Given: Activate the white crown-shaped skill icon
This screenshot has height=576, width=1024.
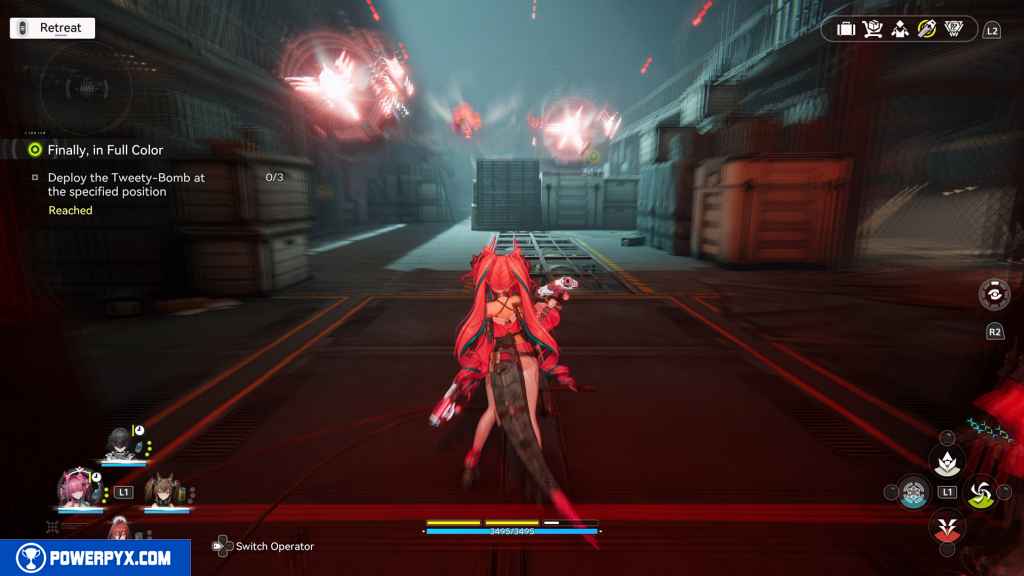Looking at the screenshot, I should pyautogui.click(x=946, y=461).
